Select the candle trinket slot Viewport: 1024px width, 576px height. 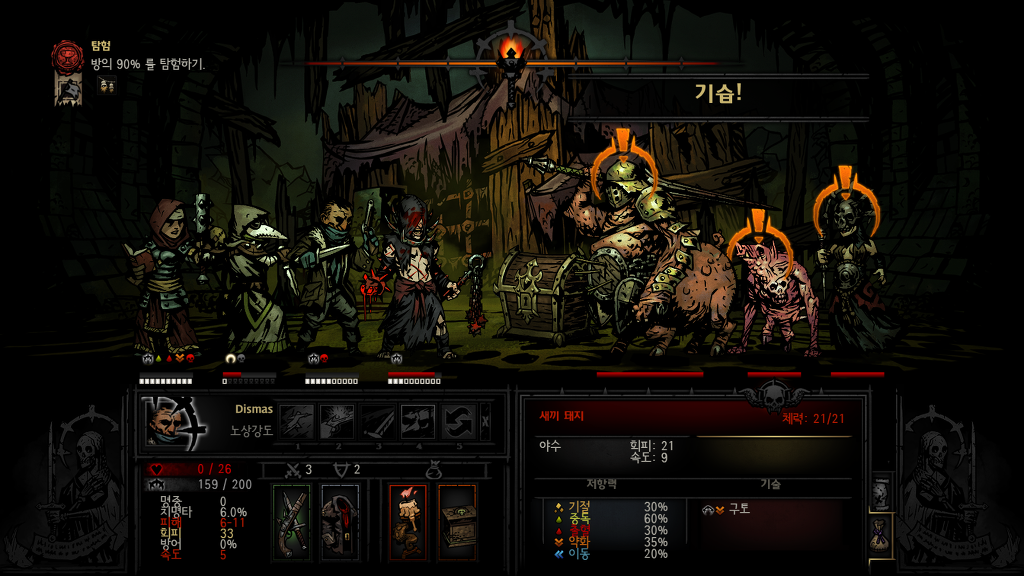coord(407,520)
